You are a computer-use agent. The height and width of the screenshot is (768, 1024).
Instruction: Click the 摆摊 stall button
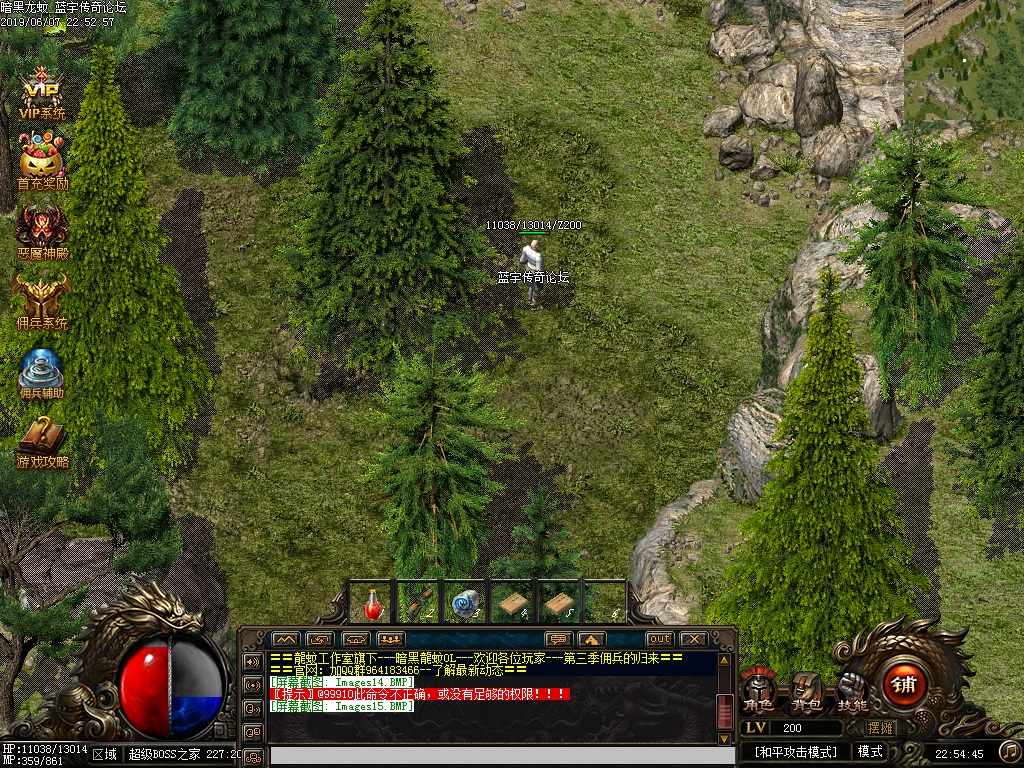pyautogui.click(x=881, y=728)
